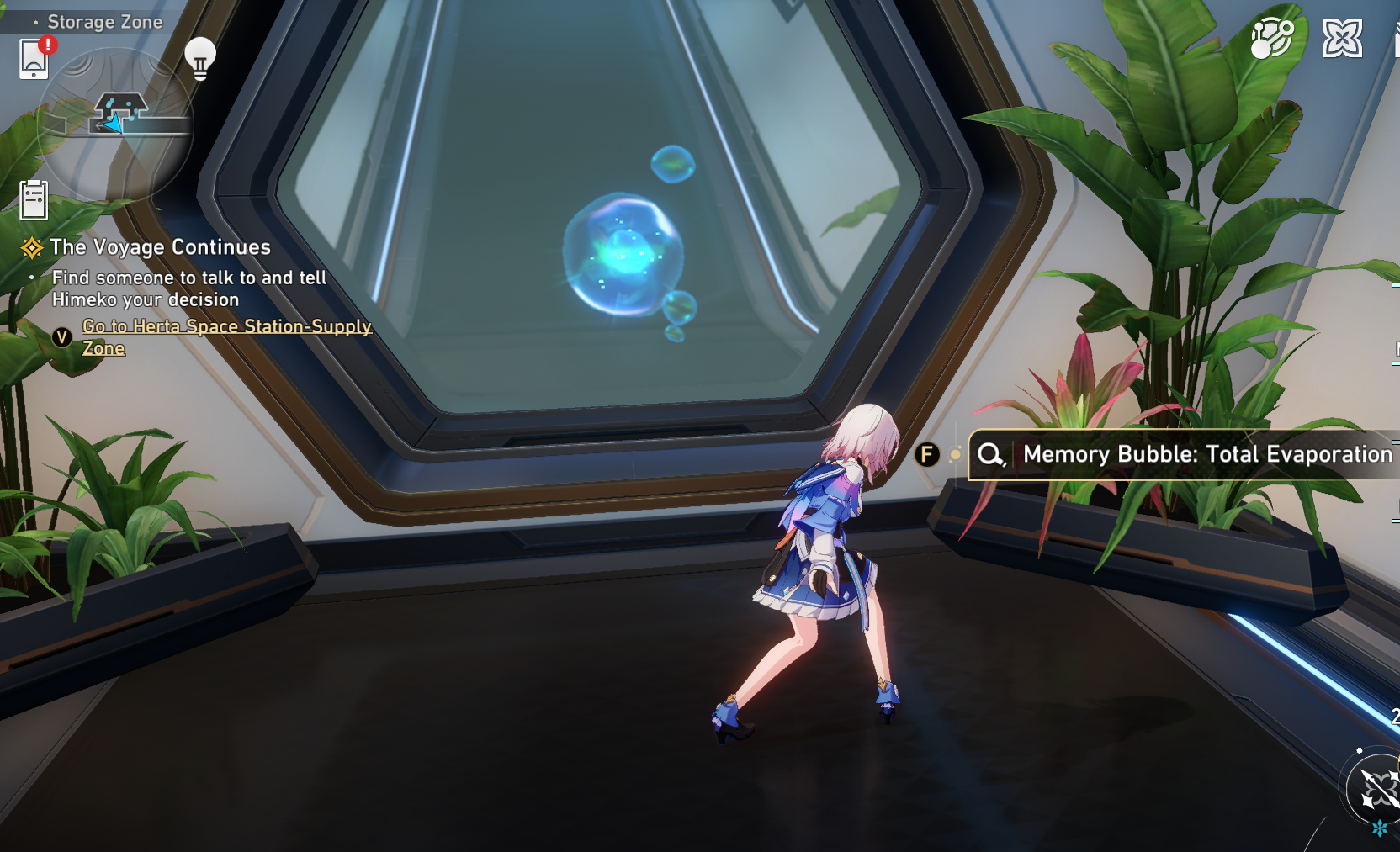Click the magnifying glass in the interaction prompt

click(989, 455)
